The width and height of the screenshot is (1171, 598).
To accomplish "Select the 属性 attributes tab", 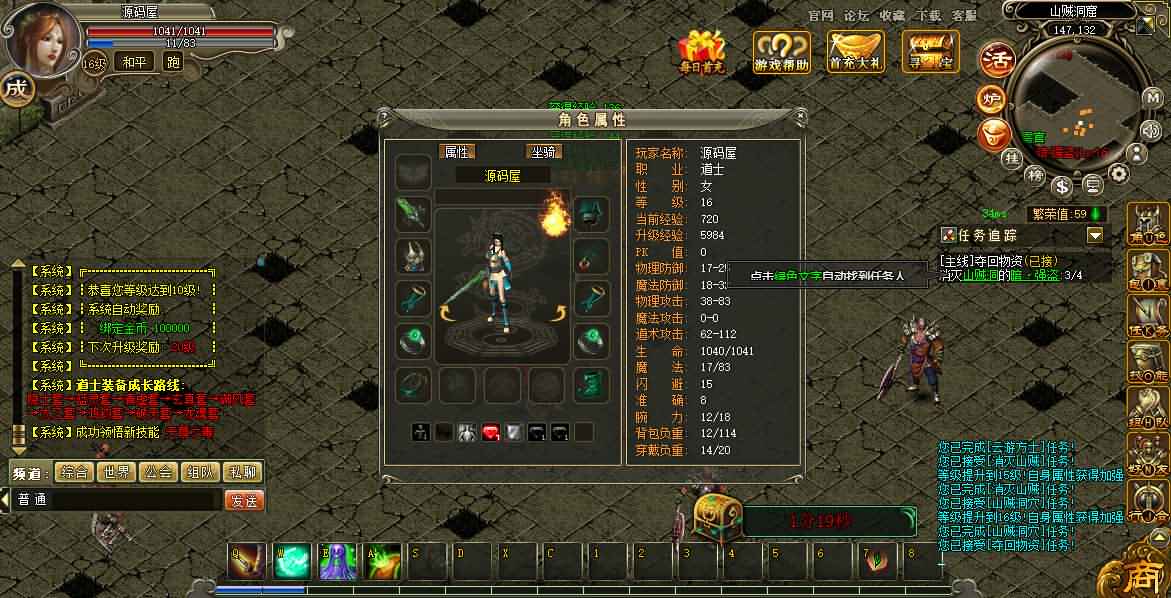I will point(458,152).
